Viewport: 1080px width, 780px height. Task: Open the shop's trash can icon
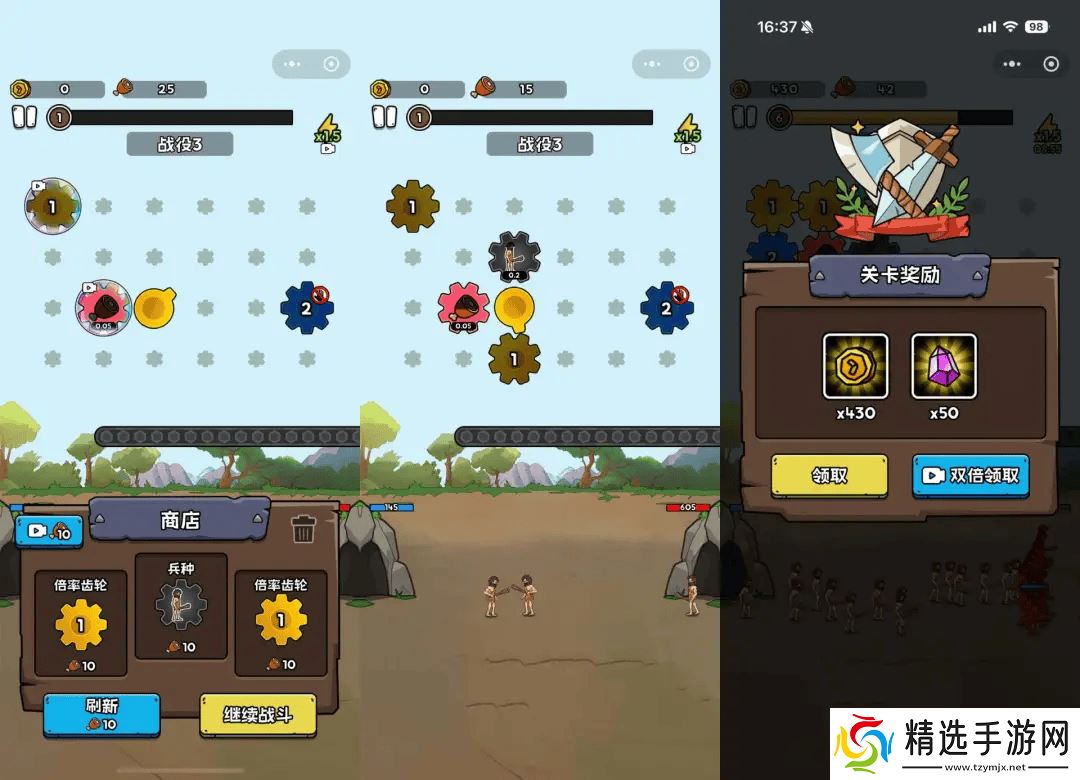pos(304,529)
